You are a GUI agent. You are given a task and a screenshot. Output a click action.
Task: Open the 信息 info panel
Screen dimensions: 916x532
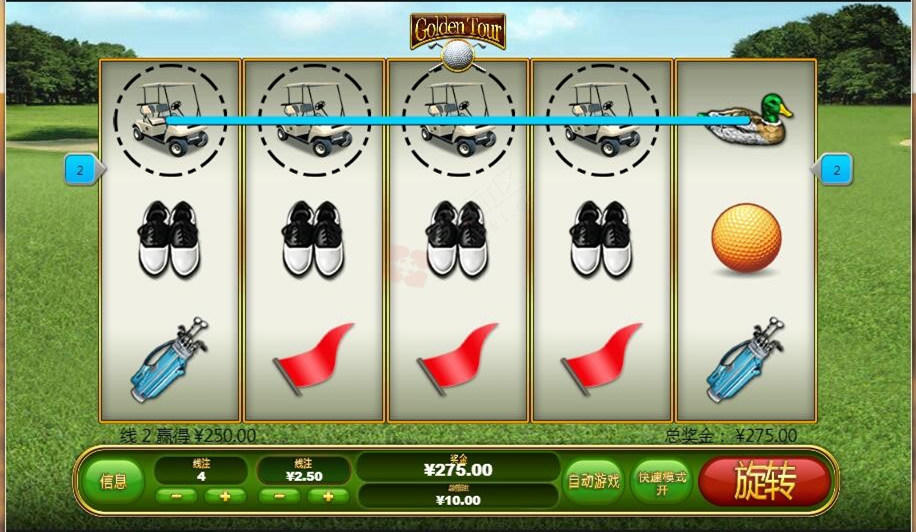tap(113, 481)
